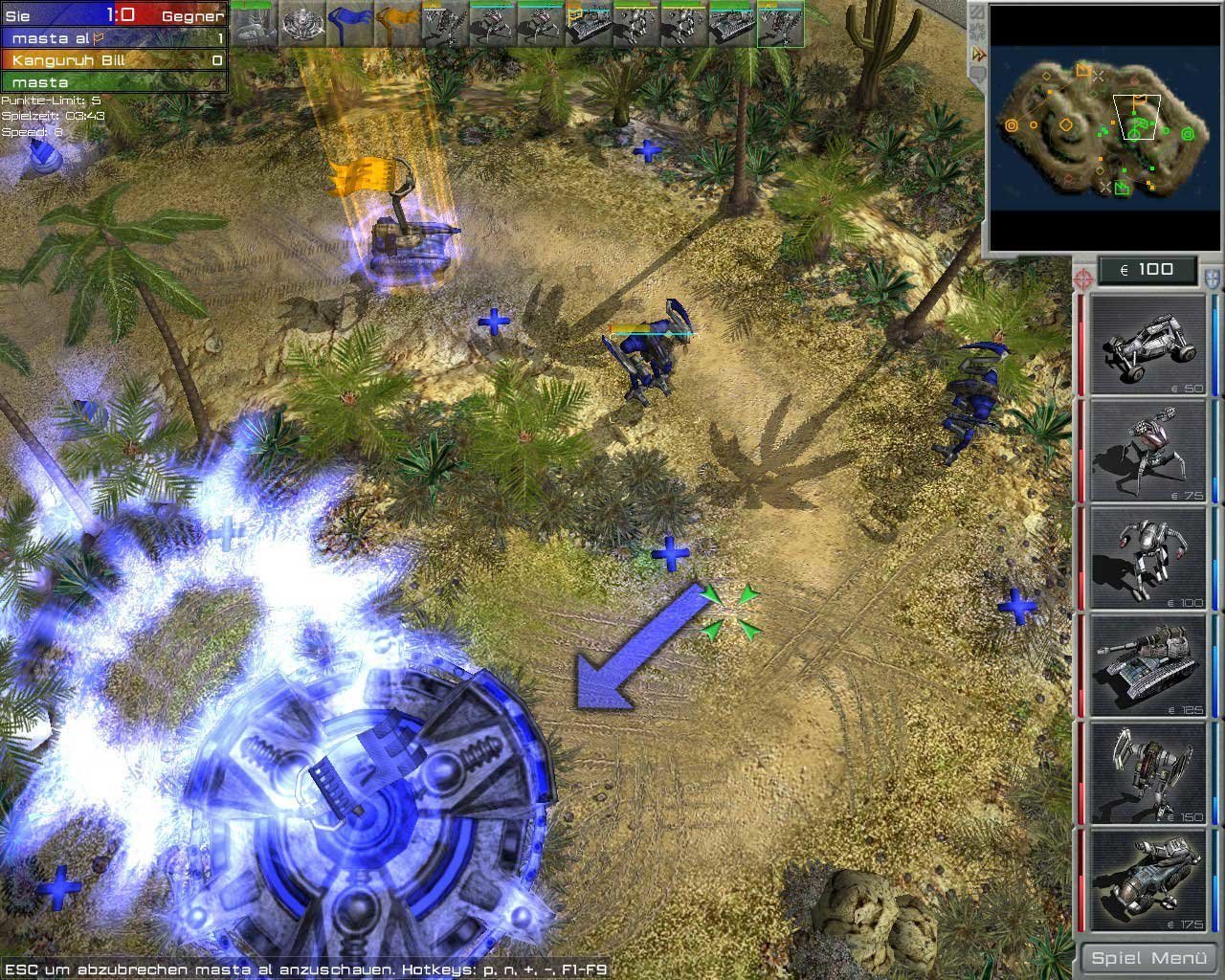Build the €75 spider drone from the sidebar
Viewport: 1225px width, 980px height.
point(1145,450)
